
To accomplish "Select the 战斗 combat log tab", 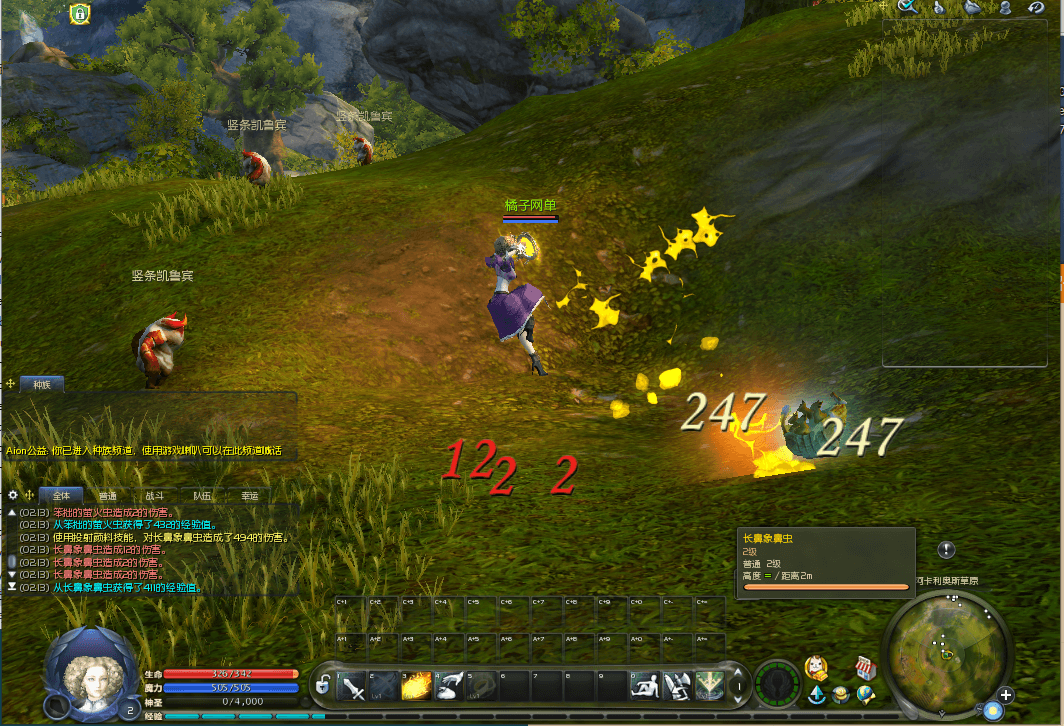I will point(155,495).
